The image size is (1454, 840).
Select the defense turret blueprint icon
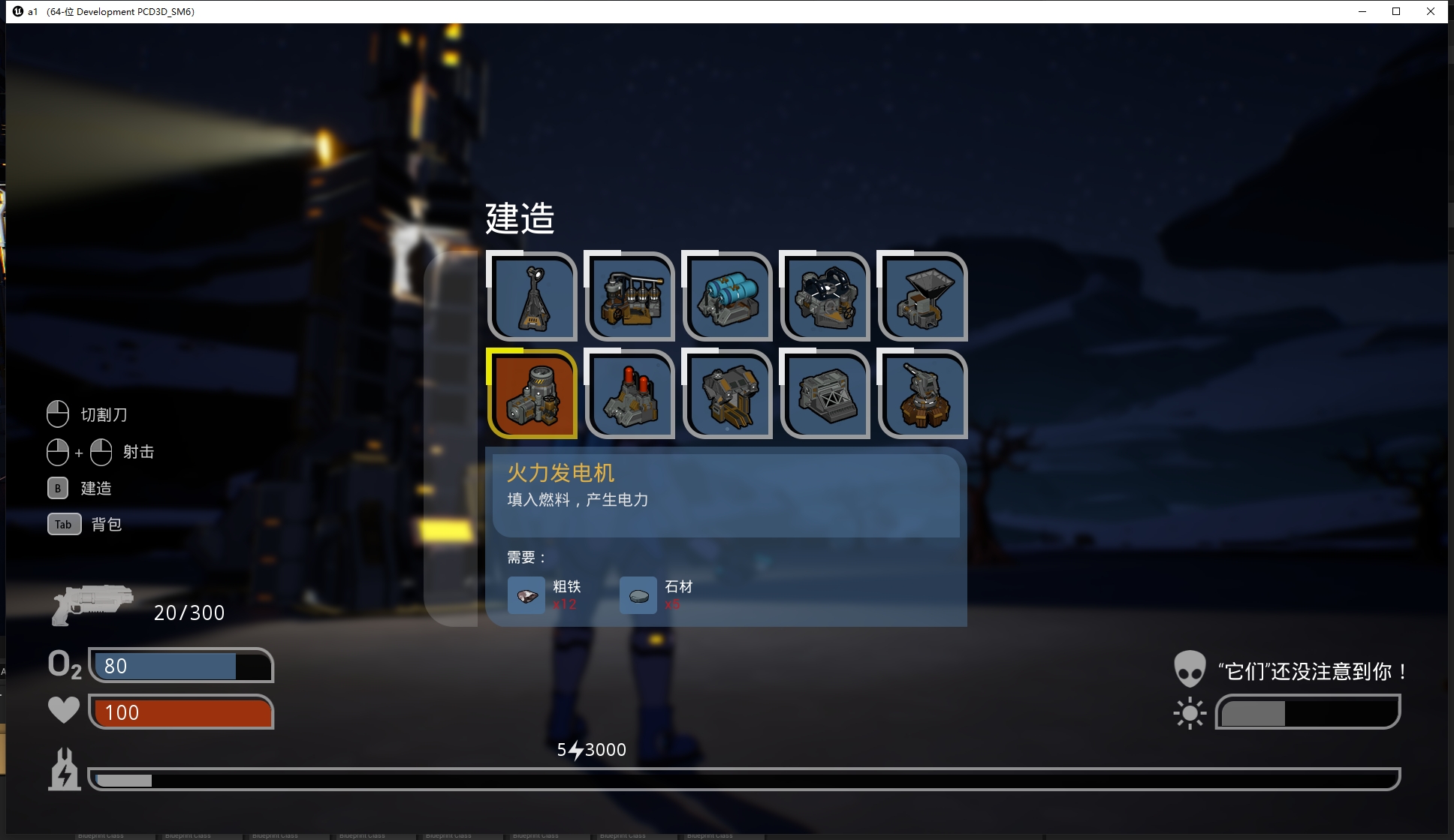pyautogui.click(x=922, y=394)
